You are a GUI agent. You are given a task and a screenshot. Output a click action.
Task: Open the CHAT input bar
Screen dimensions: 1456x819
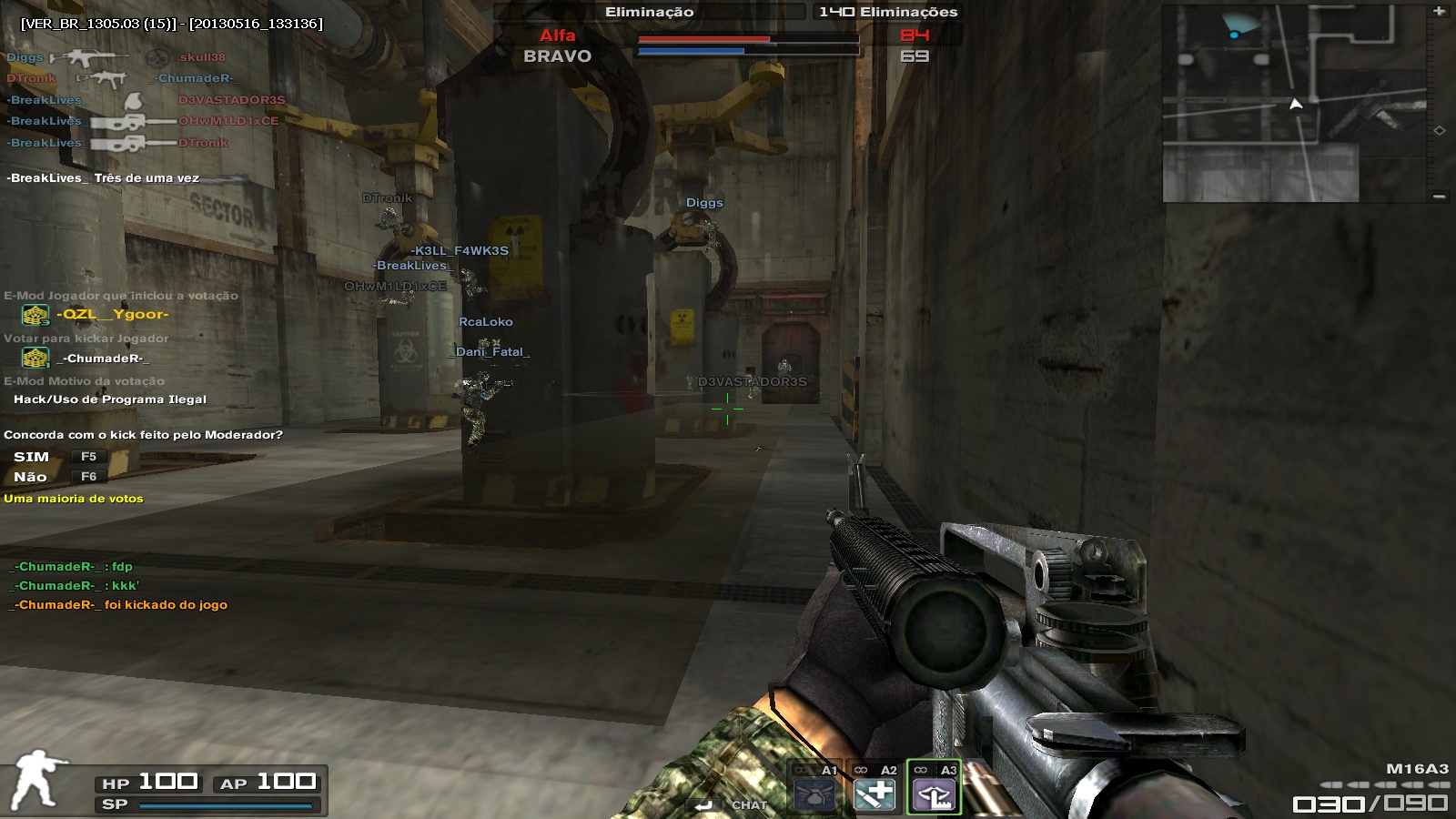[748, 804]
